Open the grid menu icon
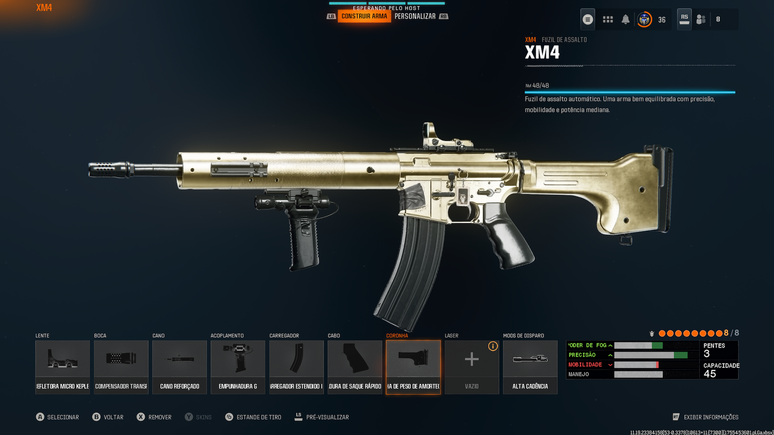The height and width of the screenshot is (435, 774). tap(607, 19)
